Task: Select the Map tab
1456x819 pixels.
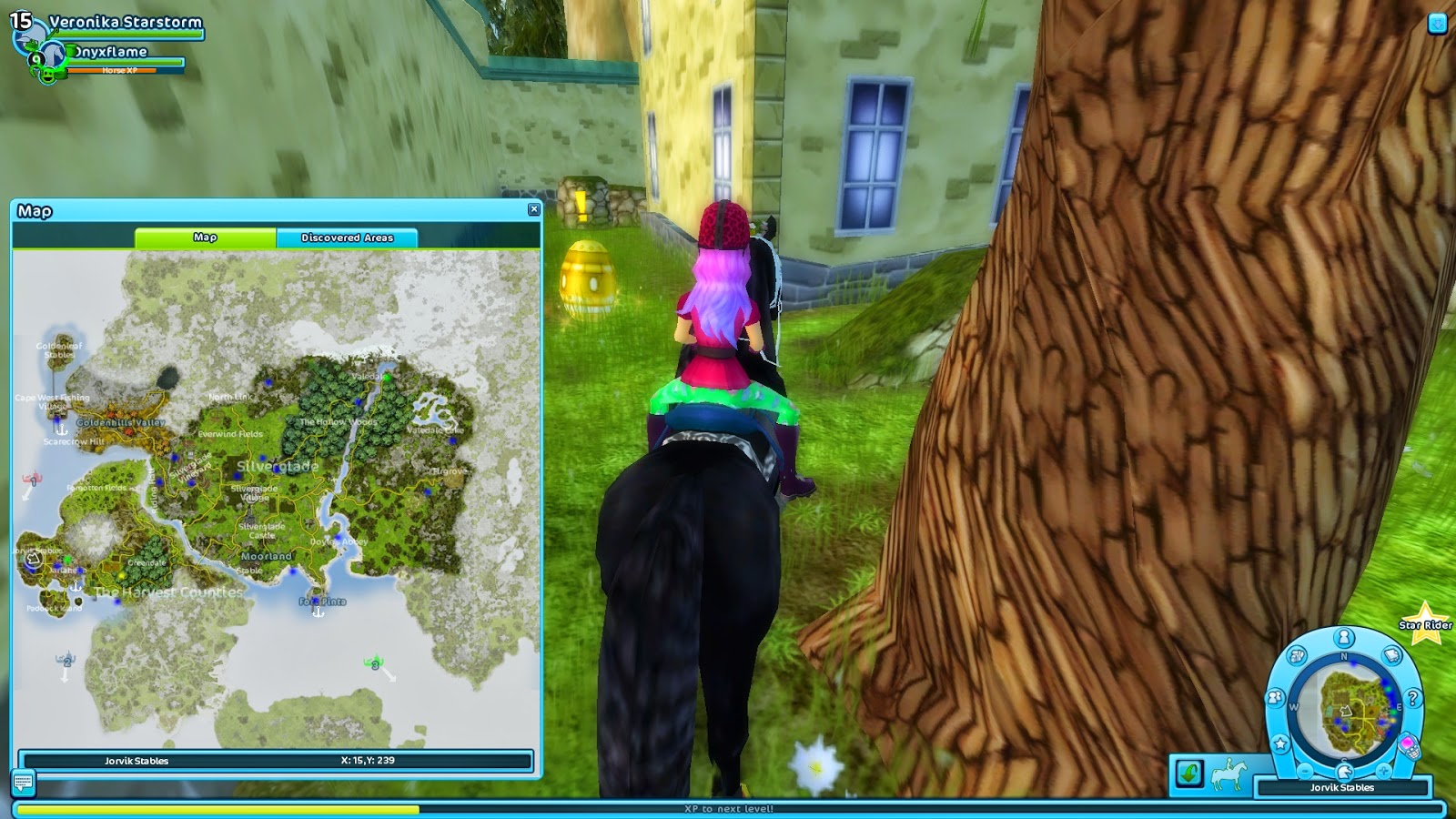Action: pos(206,237)
